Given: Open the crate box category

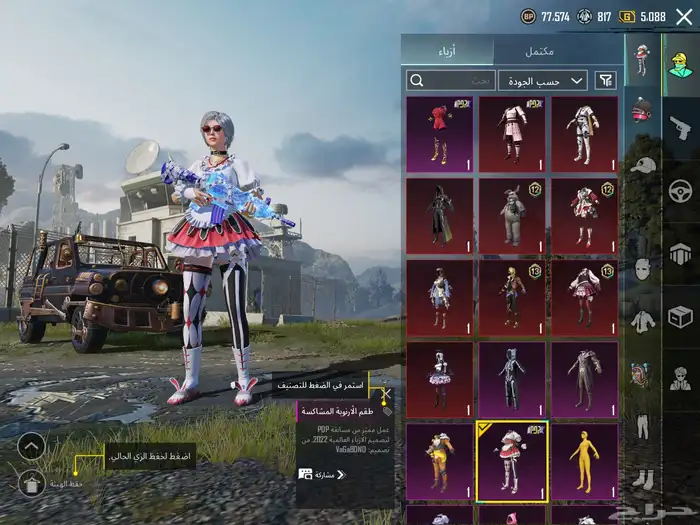Looking at the screenshot, I should coord(680,316).
